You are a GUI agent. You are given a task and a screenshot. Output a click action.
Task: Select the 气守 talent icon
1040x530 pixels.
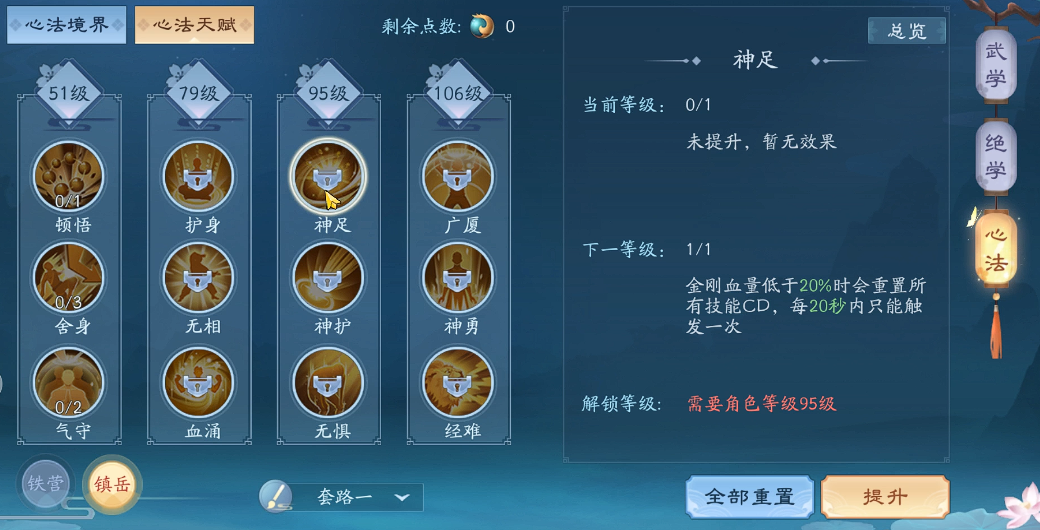click(68, 382)
